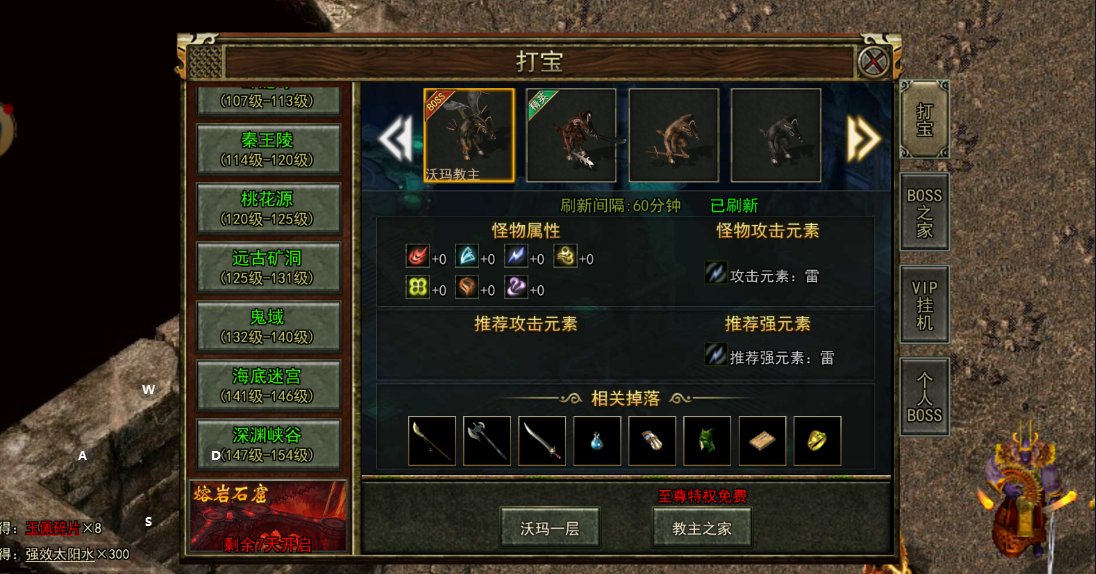Close the 打宝 window
Image resolution: width=1096 pixels, height=574 pixels.
873,62
